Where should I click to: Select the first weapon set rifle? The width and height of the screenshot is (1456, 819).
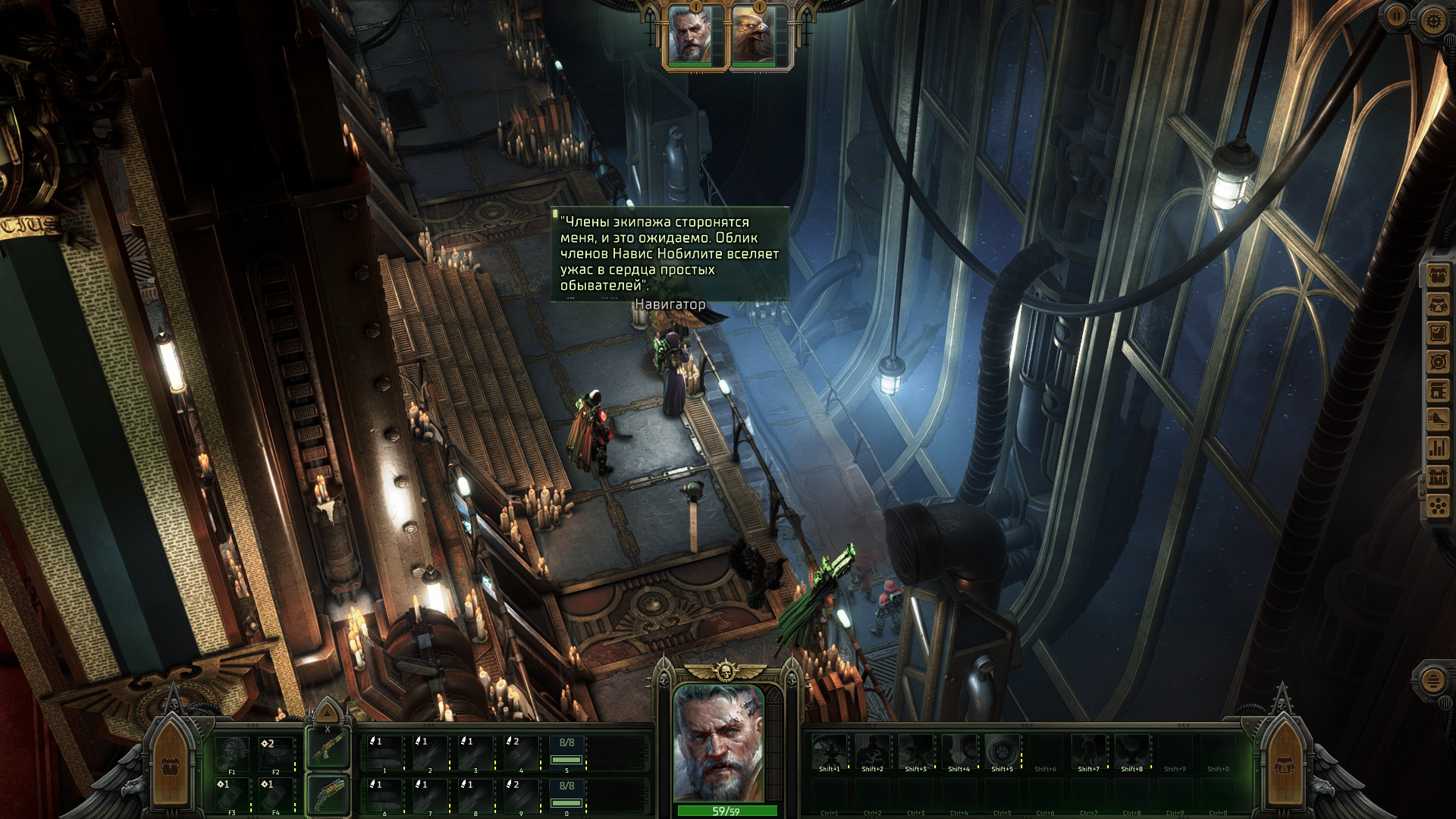pos(328,748)
